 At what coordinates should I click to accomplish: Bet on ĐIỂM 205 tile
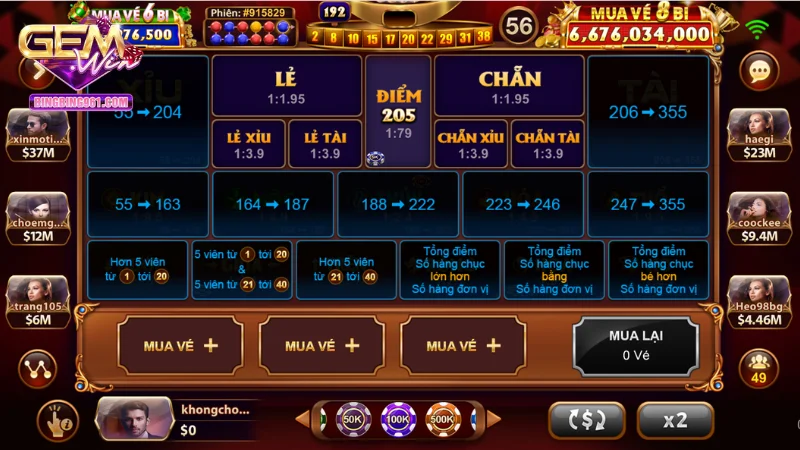click(399, 110)
